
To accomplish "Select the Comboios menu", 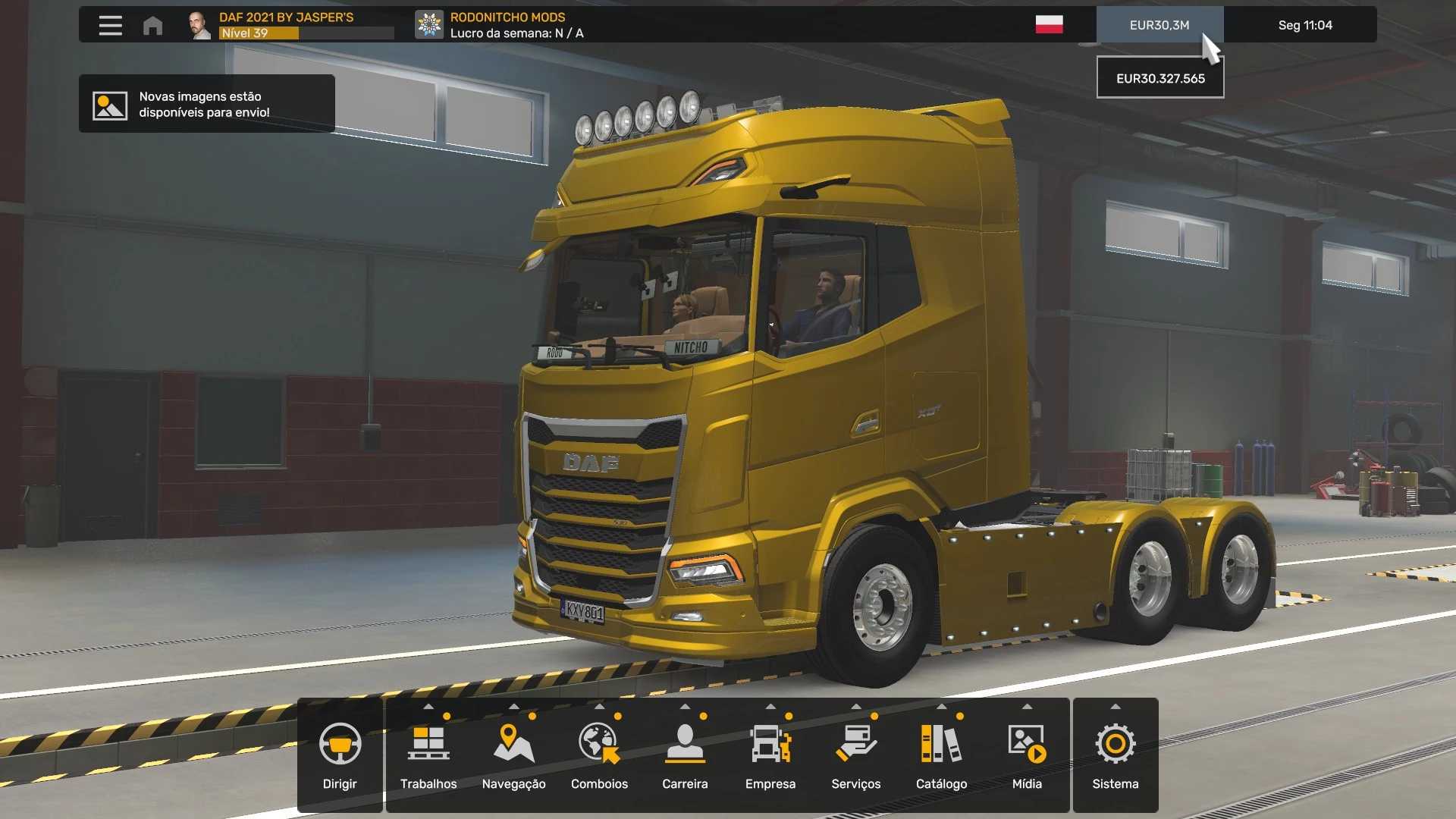I will click(x=599, y=755).
